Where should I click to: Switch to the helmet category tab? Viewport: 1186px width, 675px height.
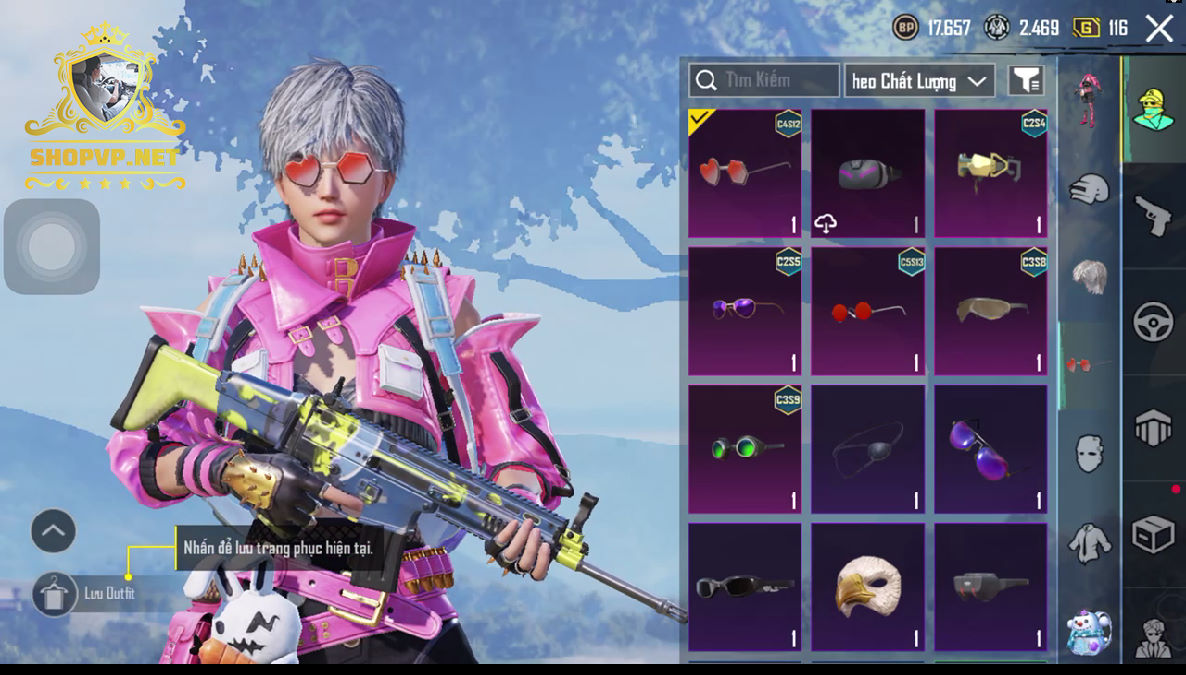1089,189
